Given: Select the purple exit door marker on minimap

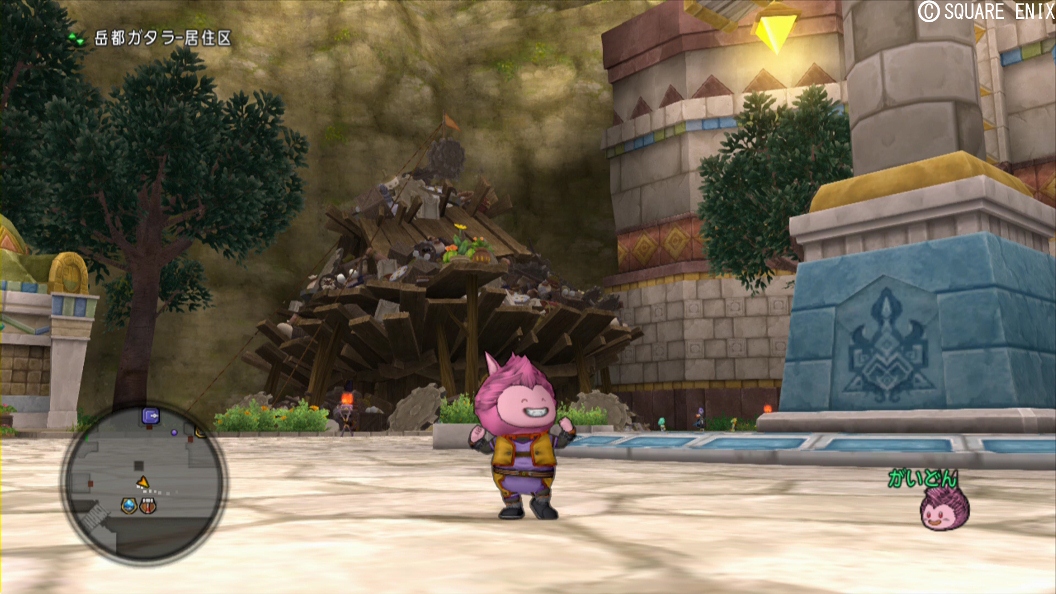Looking at the screenshot, I should pos(151,415).
